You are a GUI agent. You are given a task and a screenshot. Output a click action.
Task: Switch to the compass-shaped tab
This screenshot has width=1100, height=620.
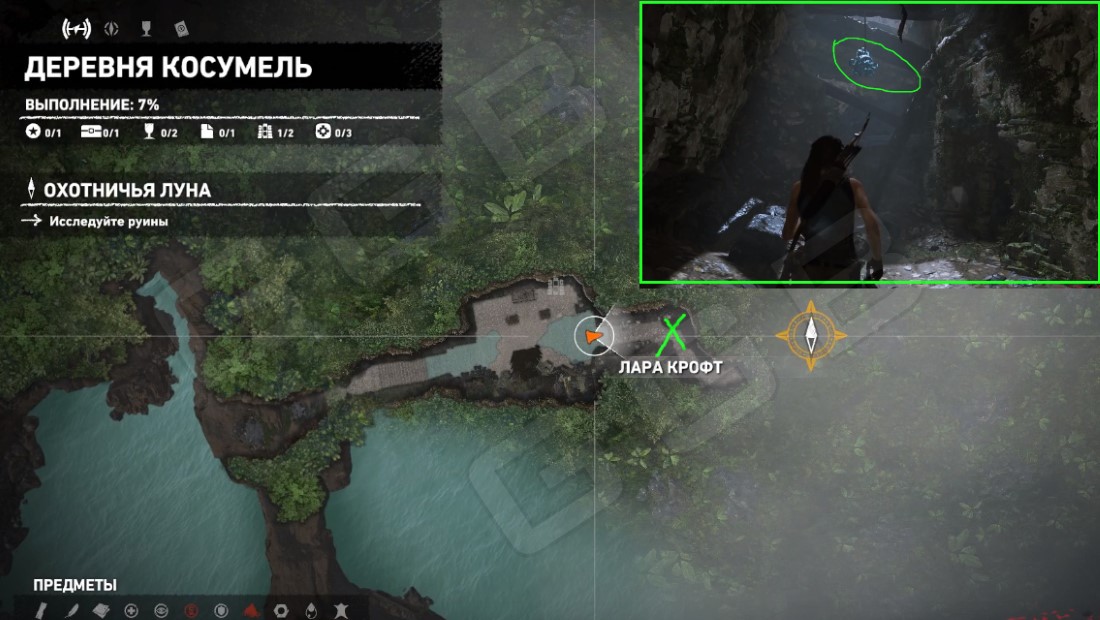point(111,29)
